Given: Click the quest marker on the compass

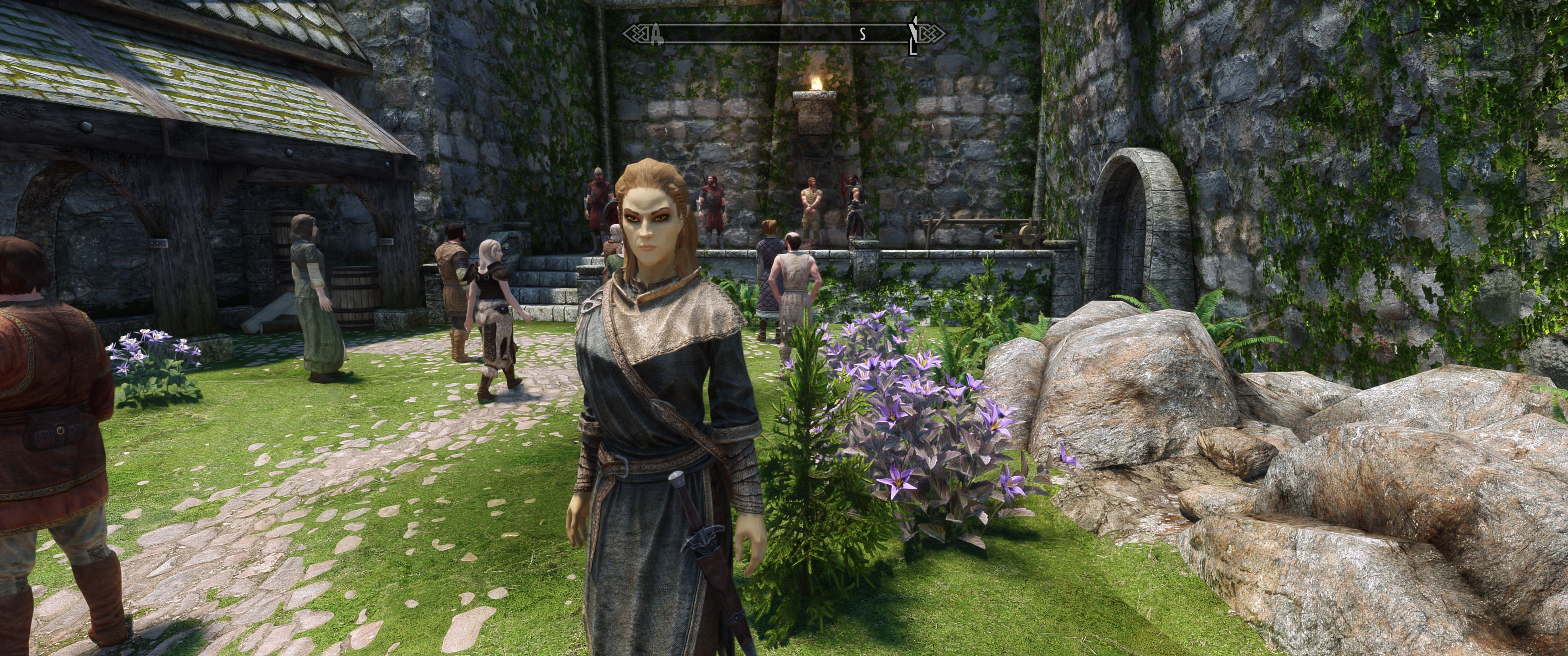Looking at the screenshot, I should (x=913, y=36).
